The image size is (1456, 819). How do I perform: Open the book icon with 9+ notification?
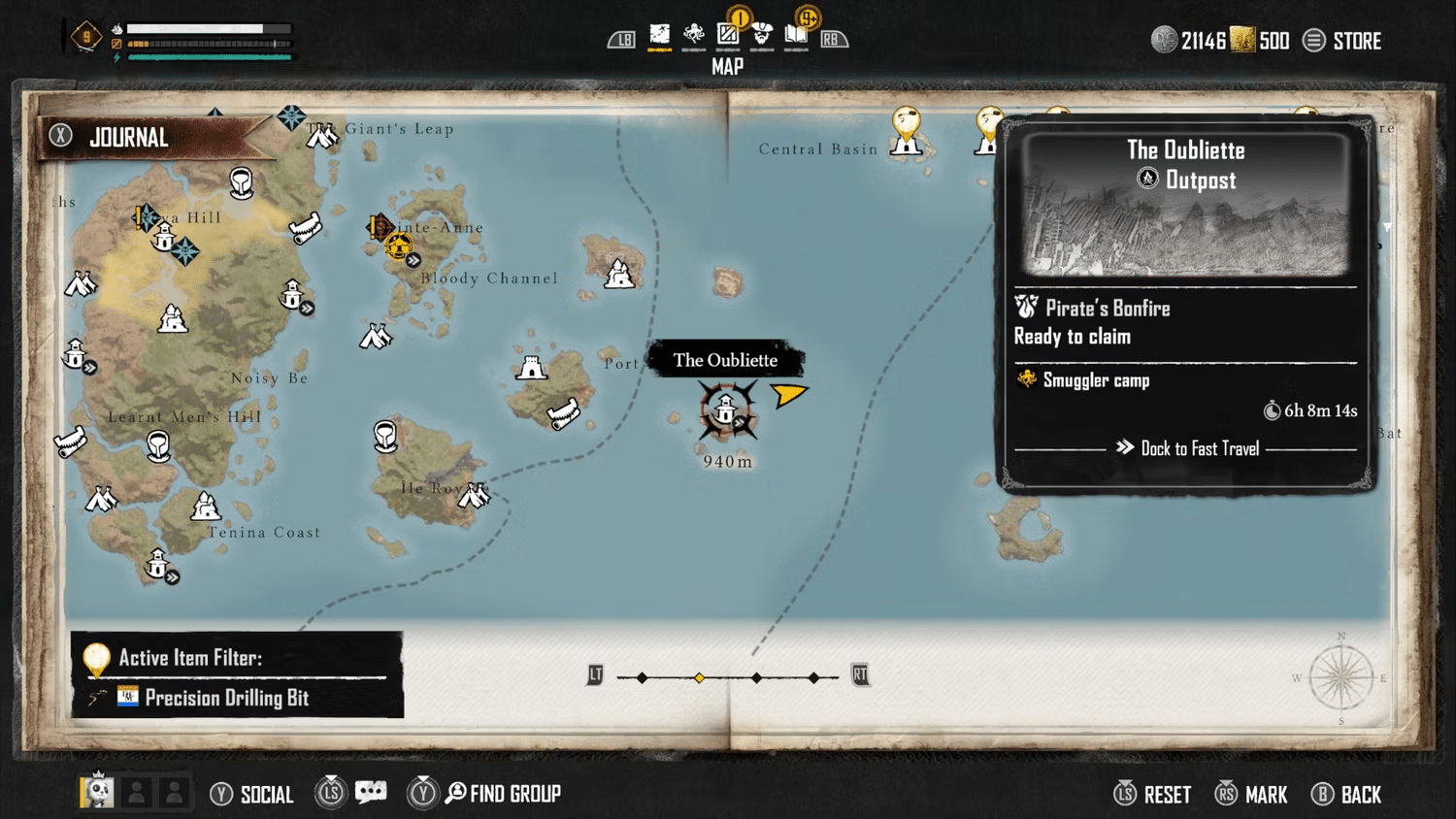[796, 34]
